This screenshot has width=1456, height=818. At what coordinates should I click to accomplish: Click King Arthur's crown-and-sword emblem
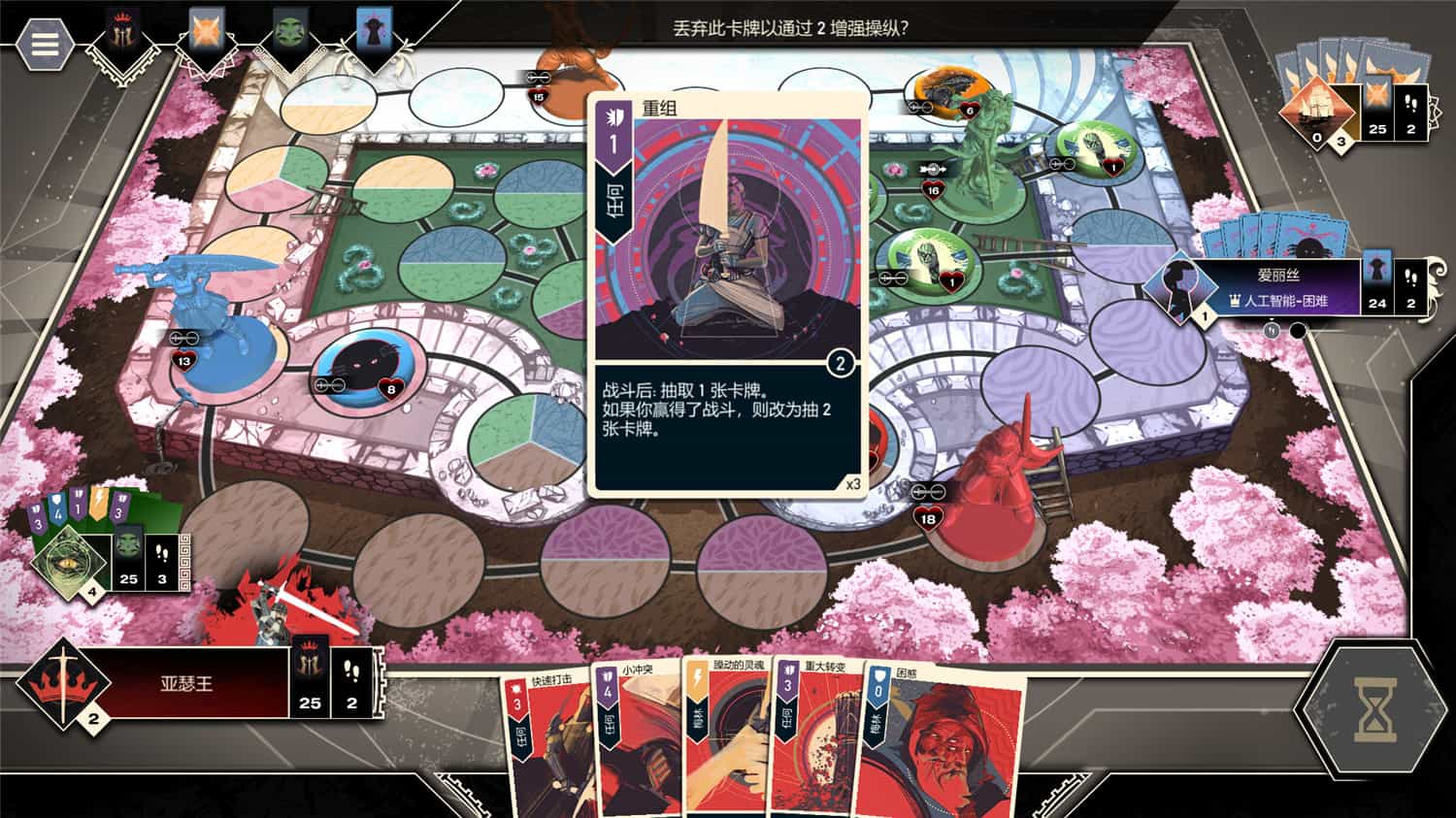point(63,686)
